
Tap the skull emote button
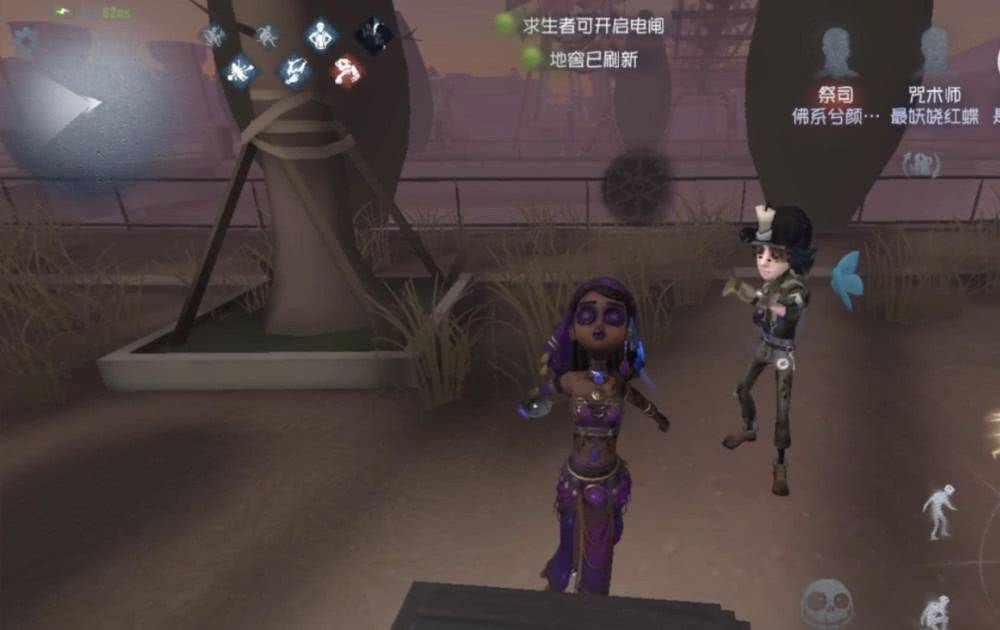(827, 602)
